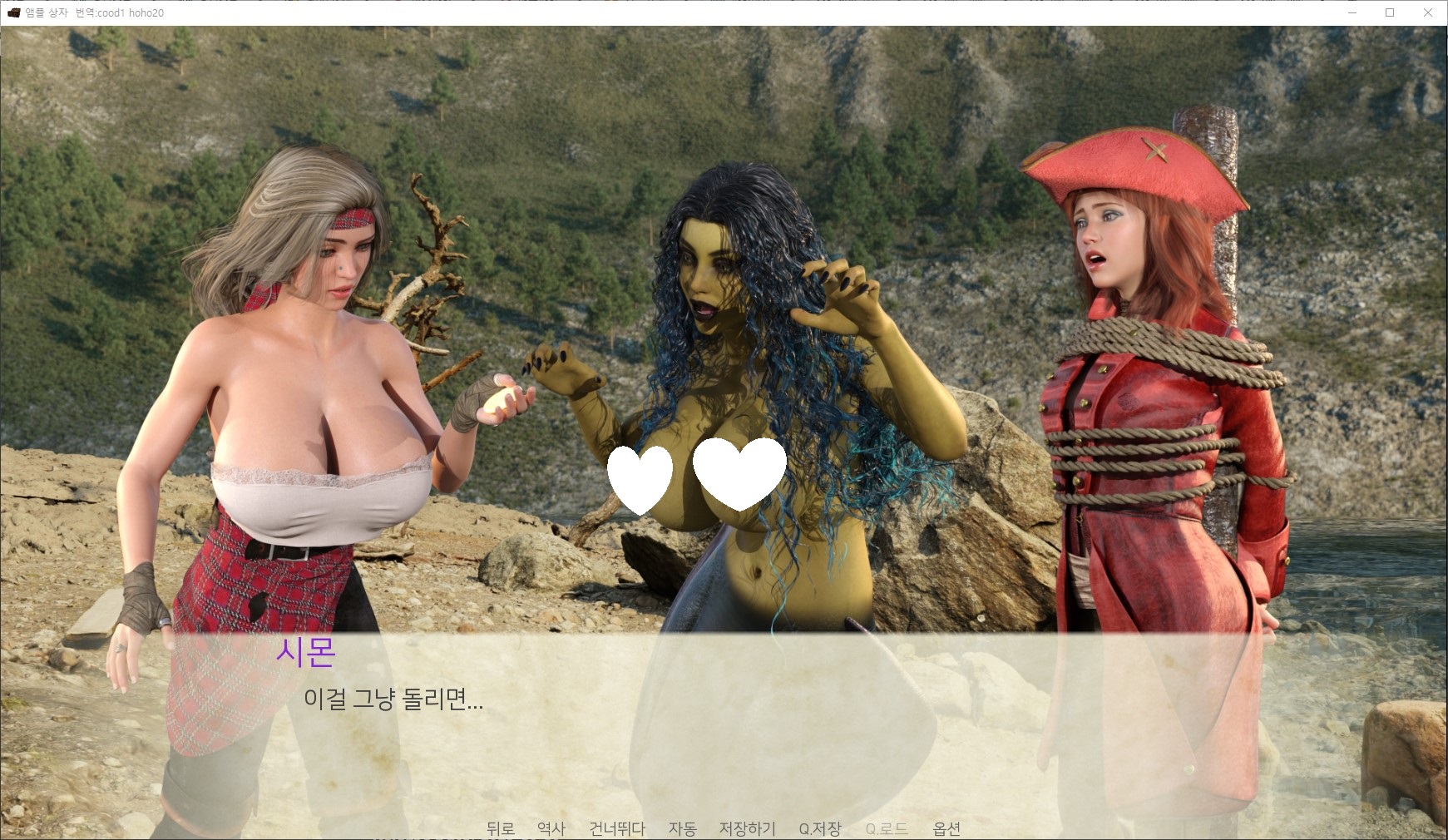Screen dimensions: 1448x840
Task: Open the 역사 dialogue history
Action: click(x=551, y=828)
